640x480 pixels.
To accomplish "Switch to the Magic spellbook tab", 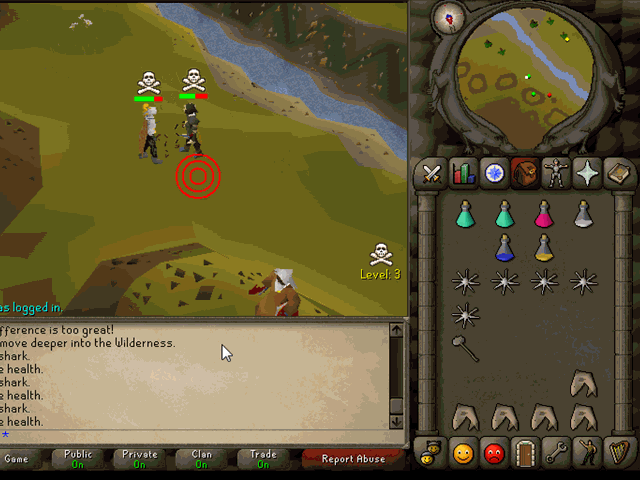I will click(x=617, y=173).
